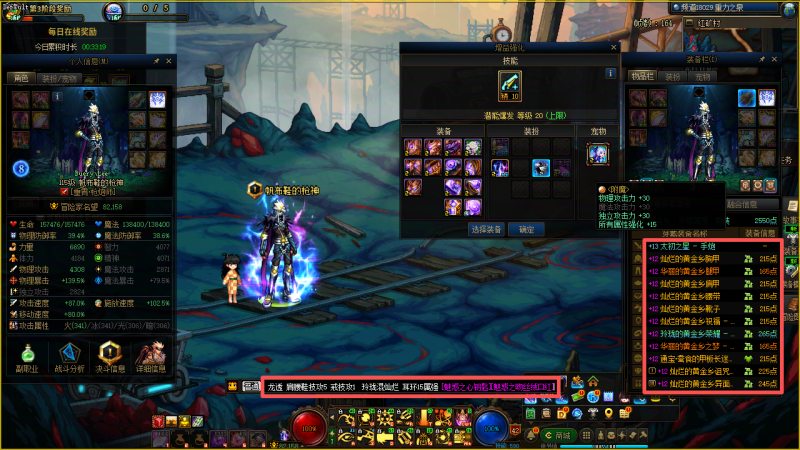
Task: Open the 装扮 tab in equipment window
Action: point(672,76)
